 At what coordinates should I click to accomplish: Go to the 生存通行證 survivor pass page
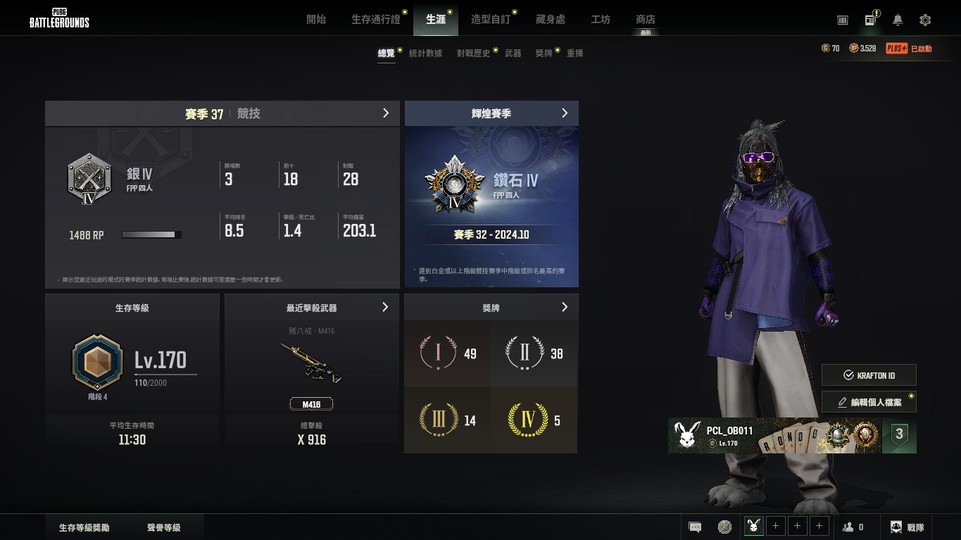(375, 19)
